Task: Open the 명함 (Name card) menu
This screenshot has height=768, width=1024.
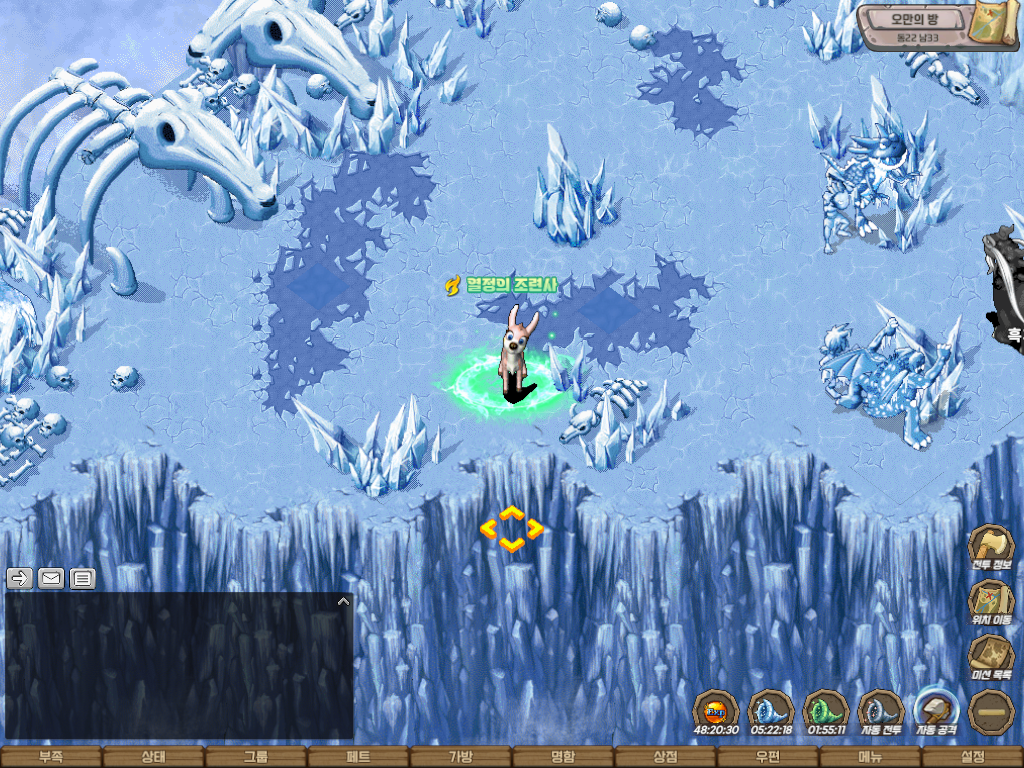Action: click(563, 758)
